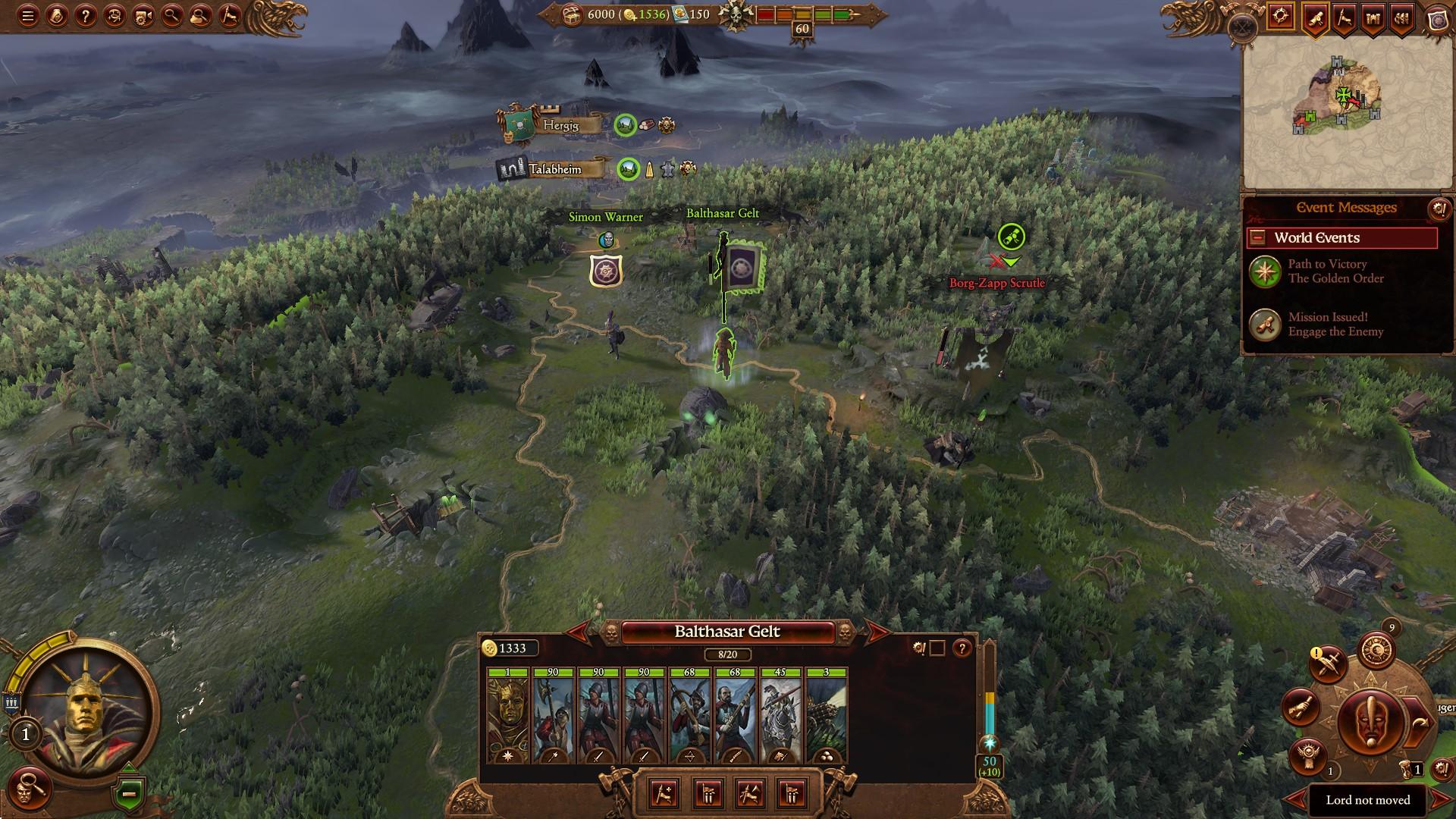Open the camera settings icon

143,16
